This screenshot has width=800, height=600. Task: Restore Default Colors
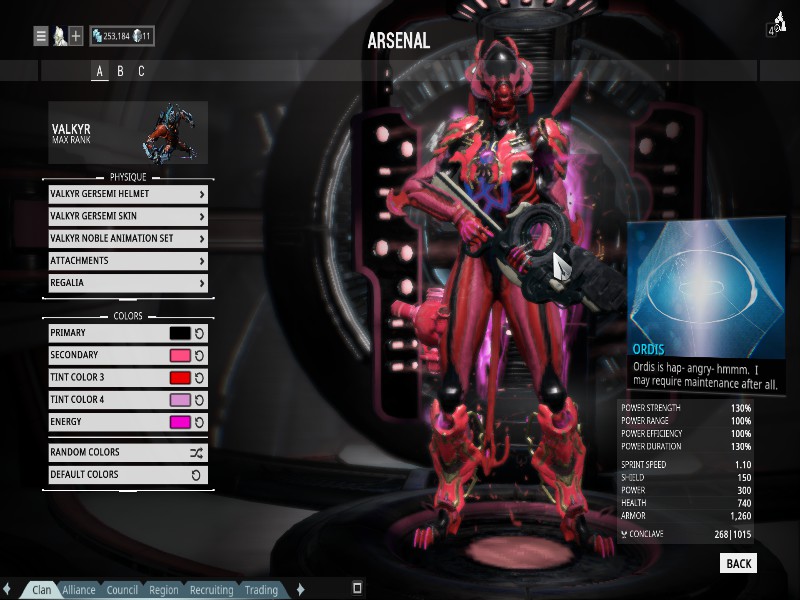click(x=128, y=475)
